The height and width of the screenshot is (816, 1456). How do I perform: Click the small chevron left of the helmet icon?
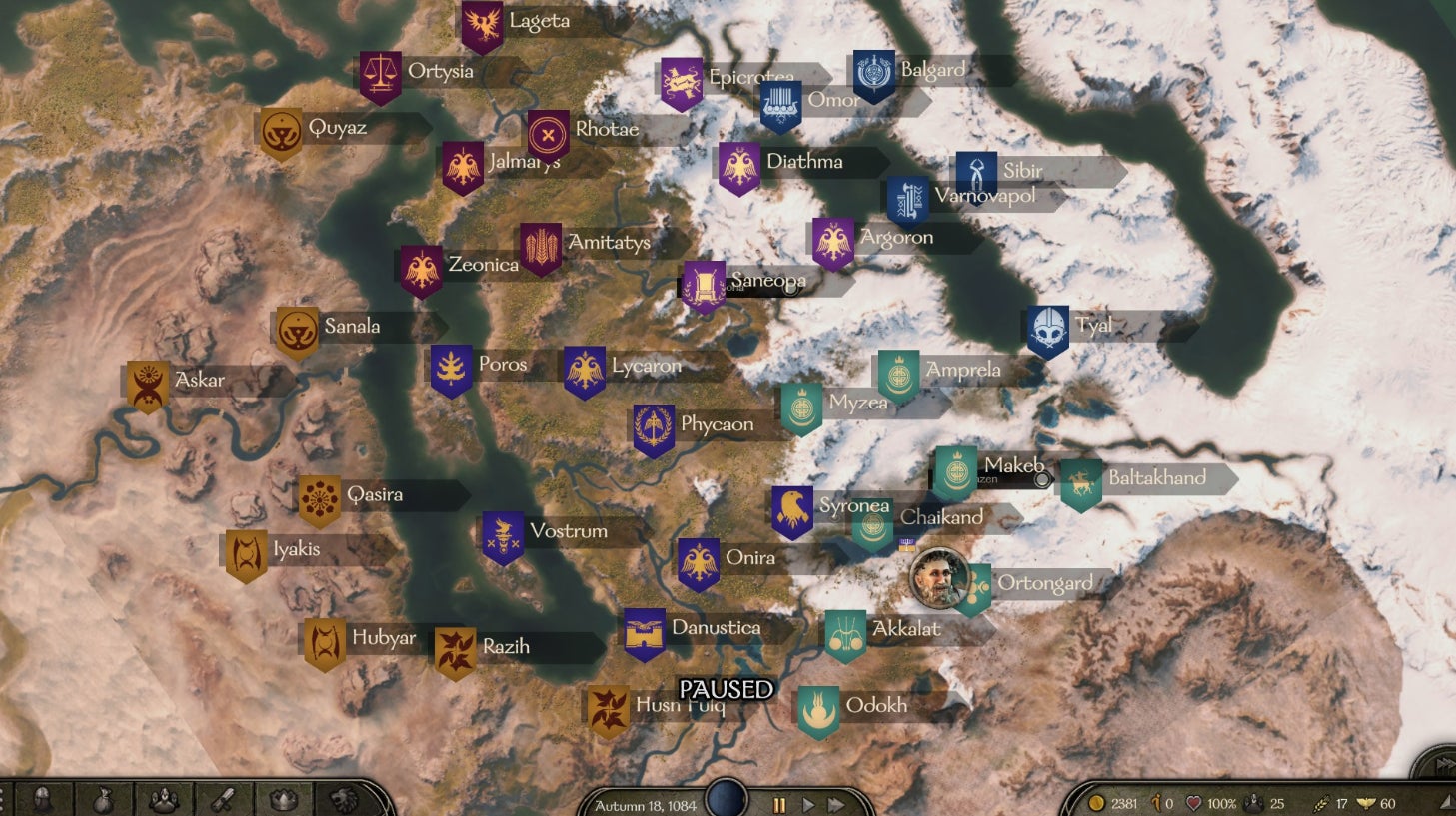point(4,800)
